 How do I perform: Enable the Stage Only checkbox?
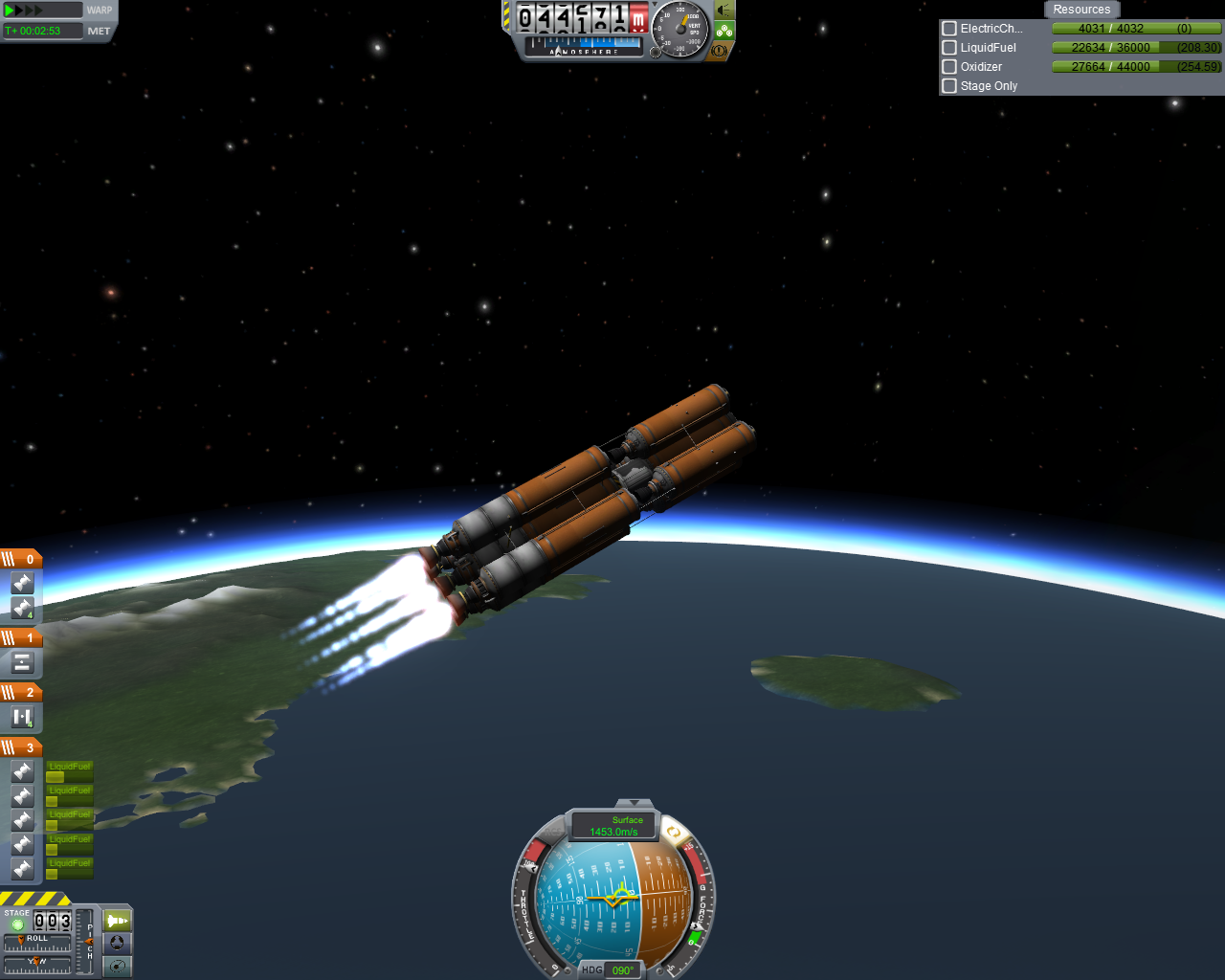coord(949,86)
